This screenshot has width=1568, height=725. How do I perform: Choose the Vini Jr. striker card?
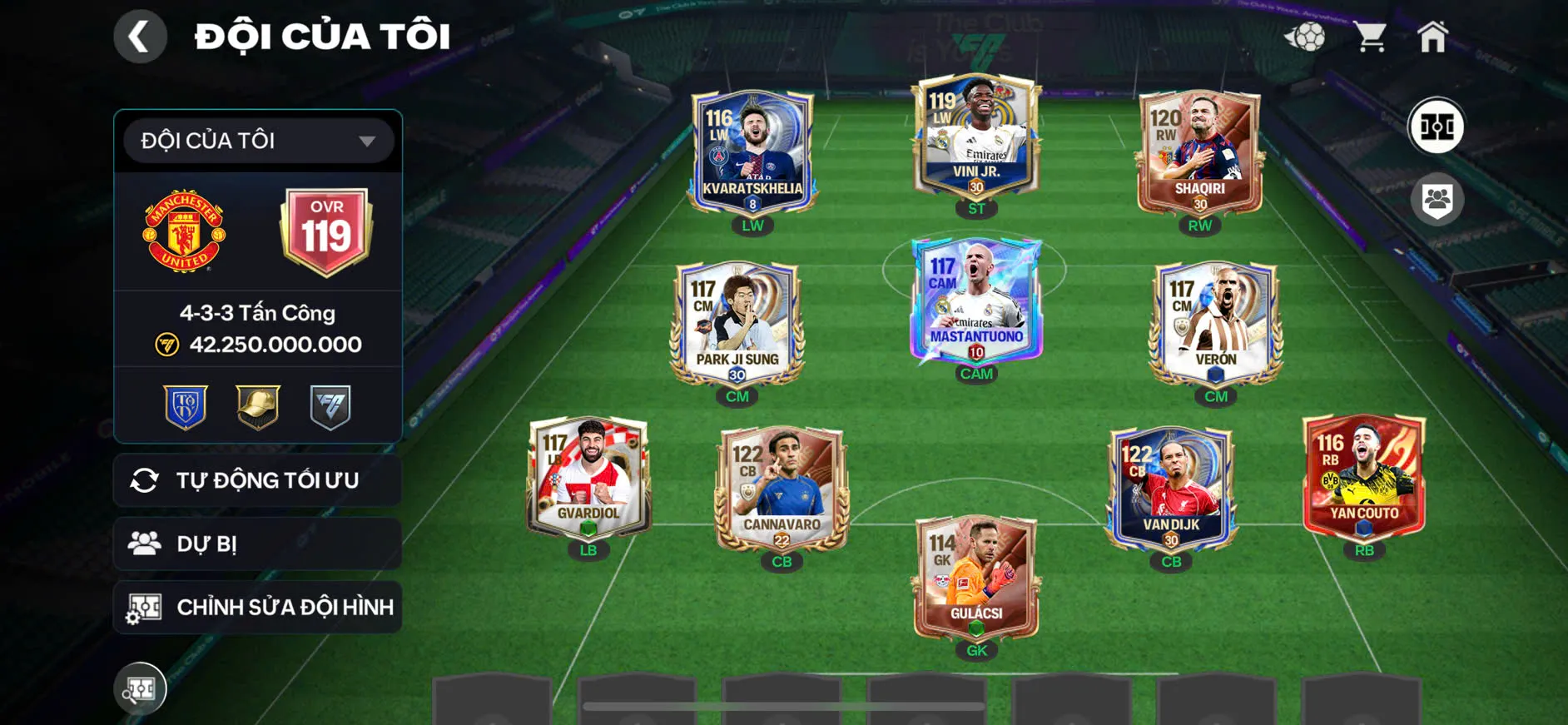point(976,136)
